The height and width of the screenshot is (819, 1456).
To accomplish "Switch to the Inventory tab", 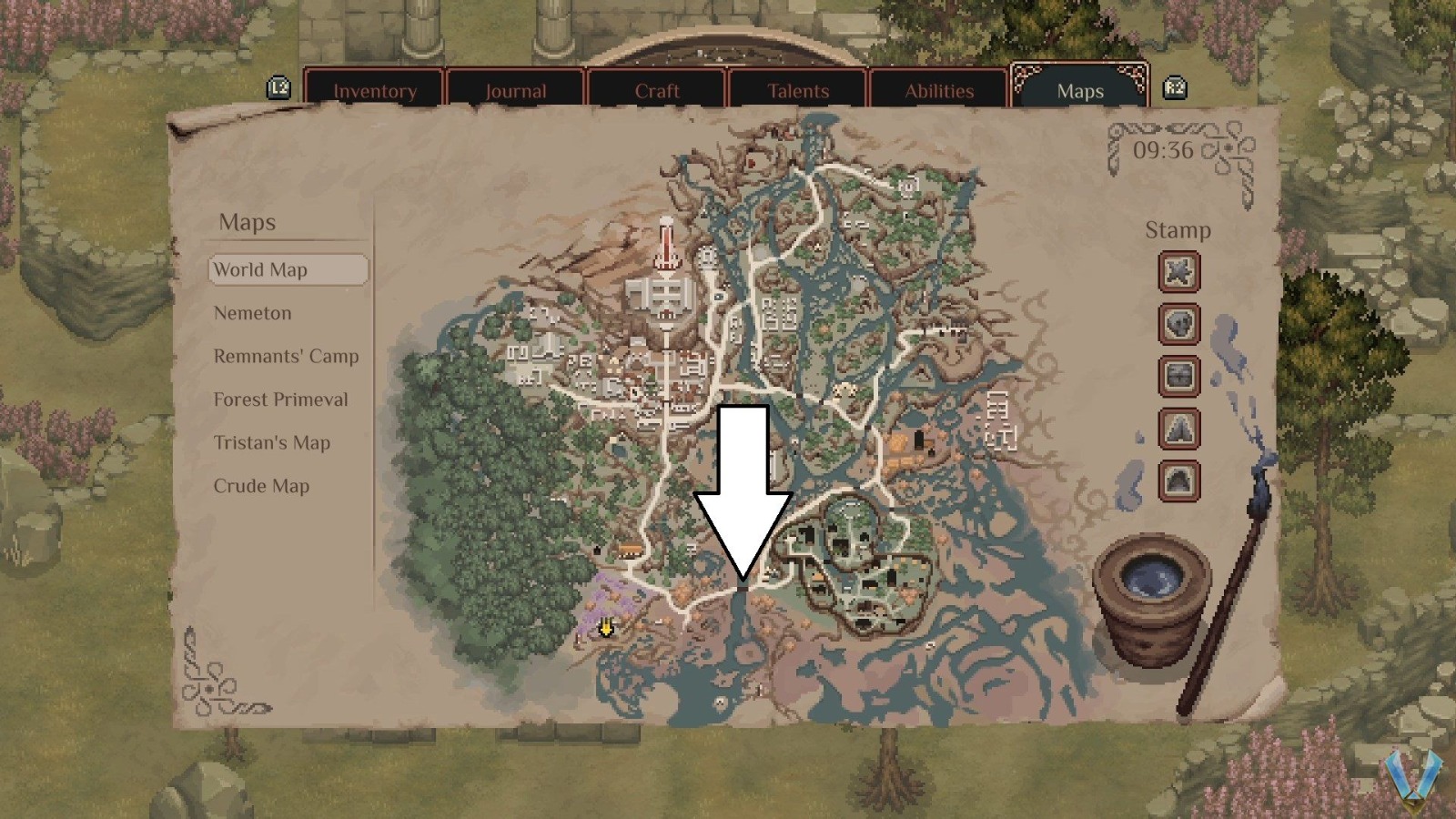I will [x=376, y=91].
